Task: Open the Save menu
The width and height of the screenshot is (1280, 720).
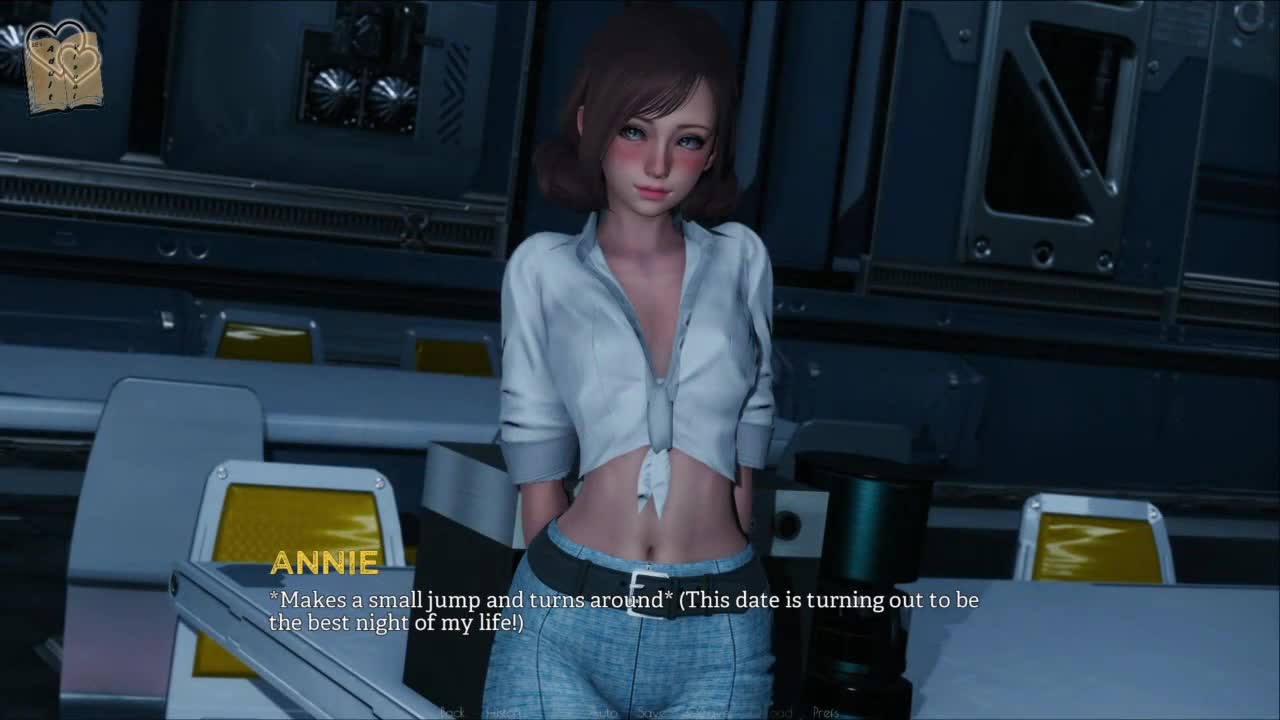Action: [650, 712]
